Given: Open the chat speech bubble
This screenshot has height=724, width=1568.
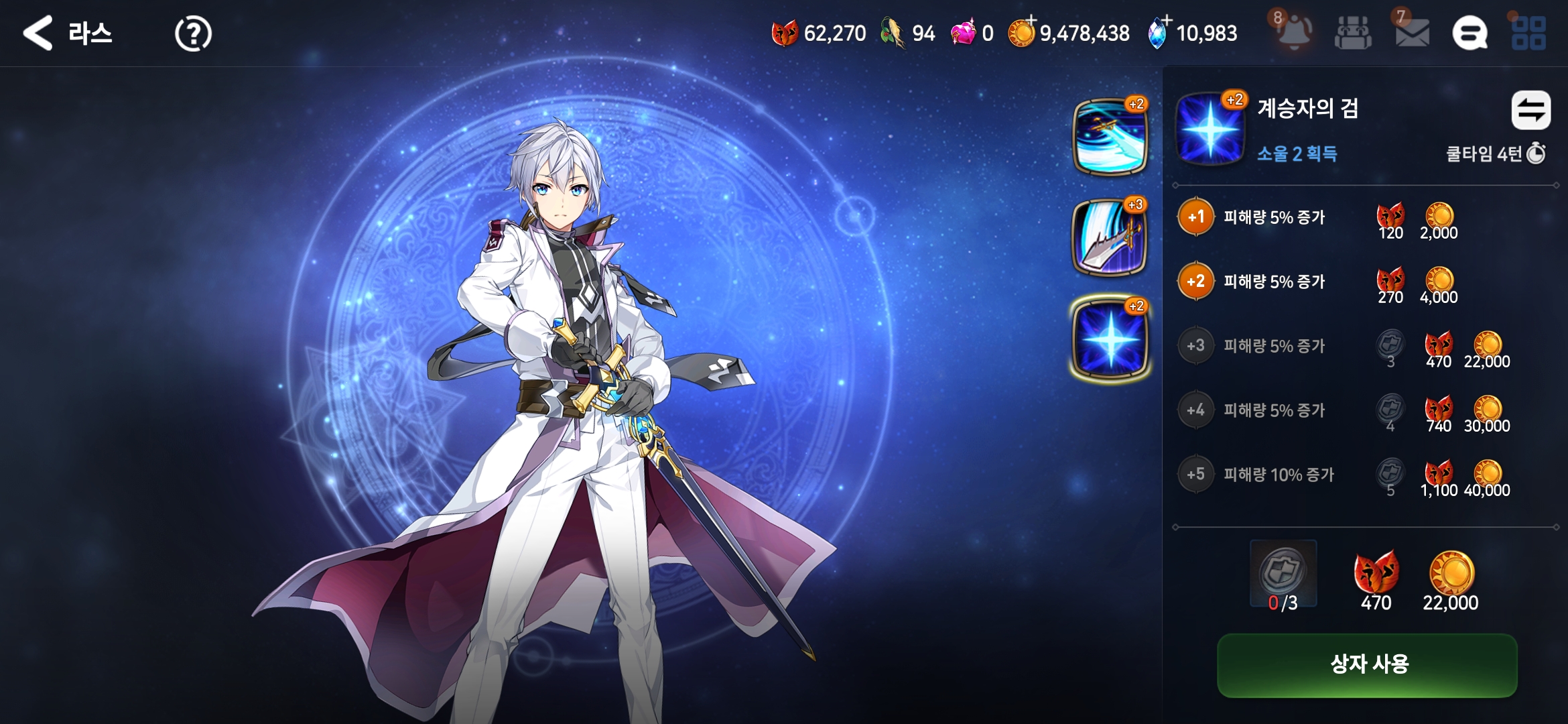Looking at the screenshot, I should click(1469, 33).
